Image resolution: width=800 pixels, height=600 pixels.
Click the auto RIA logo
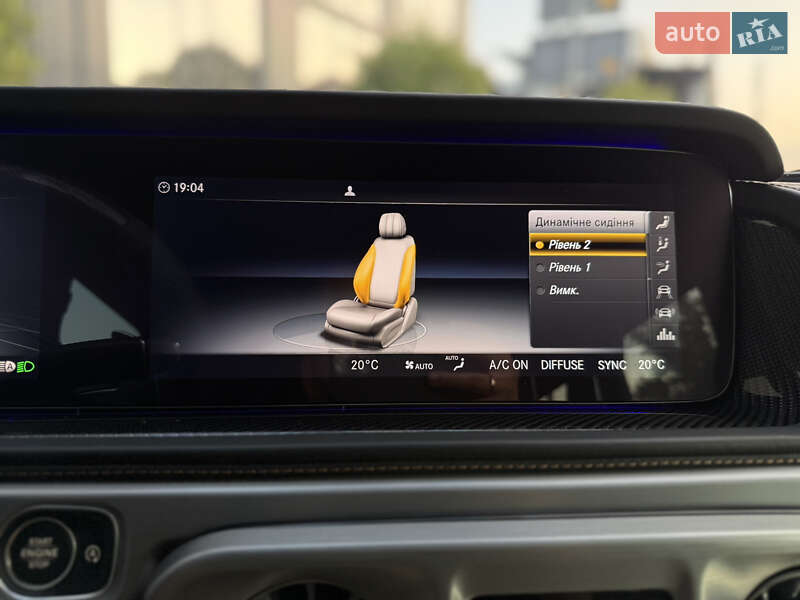720,33
